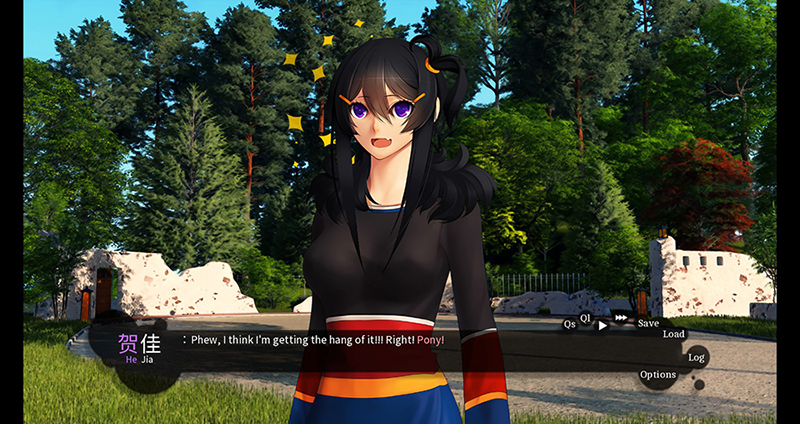Open the Load menu

point(674,334)
